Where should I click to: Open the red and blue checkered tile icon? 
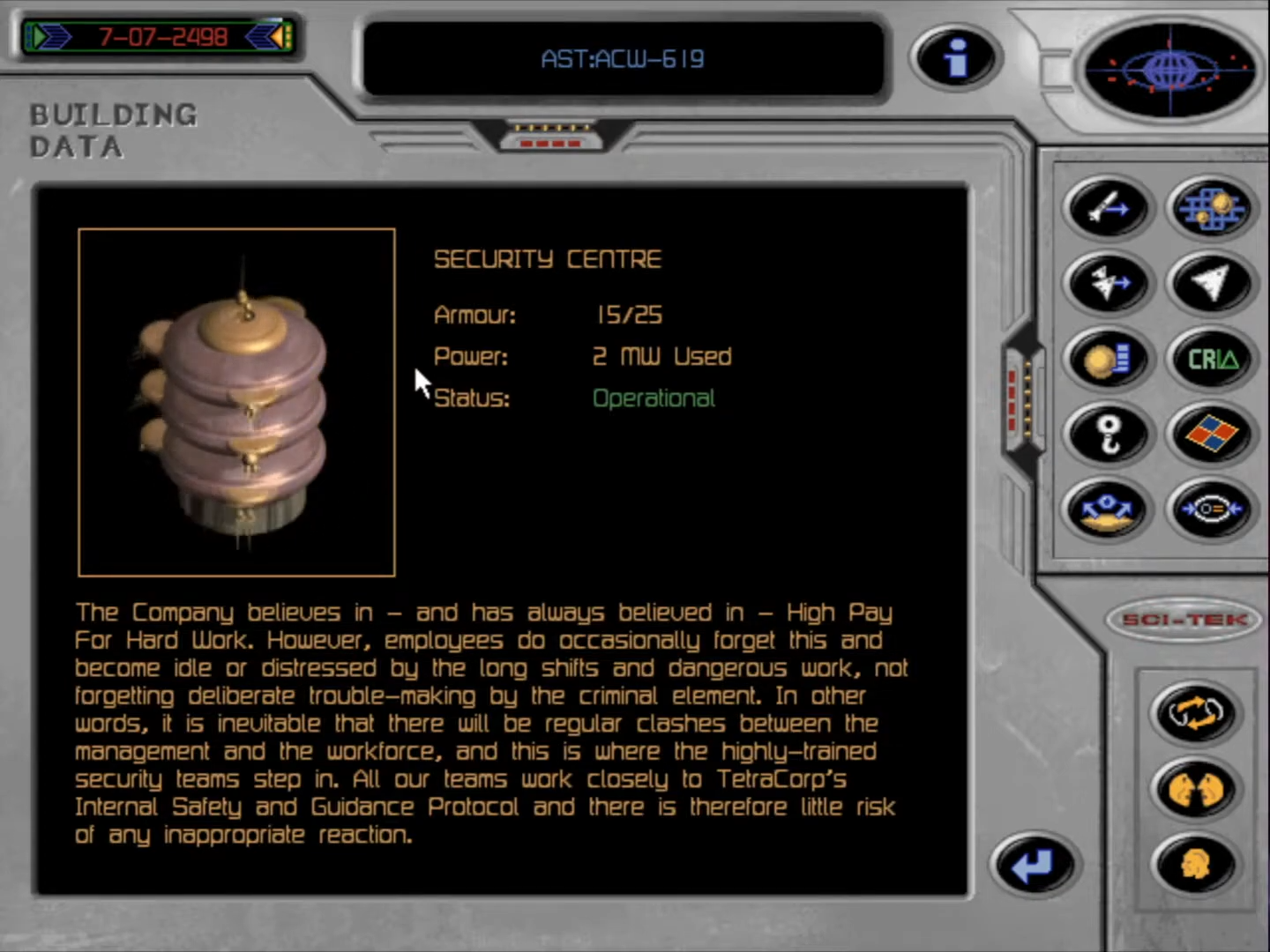1211,435
